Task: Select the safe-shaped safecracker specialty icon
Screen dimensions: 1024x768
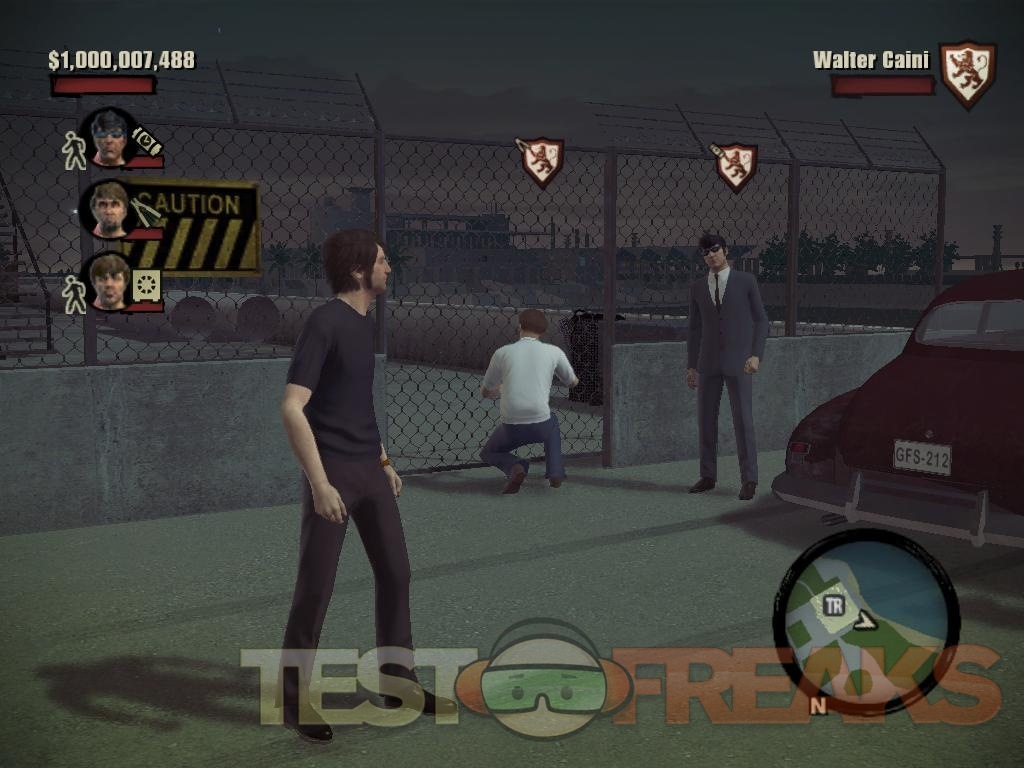Action: pyautogui.click(x=146, y=285)
